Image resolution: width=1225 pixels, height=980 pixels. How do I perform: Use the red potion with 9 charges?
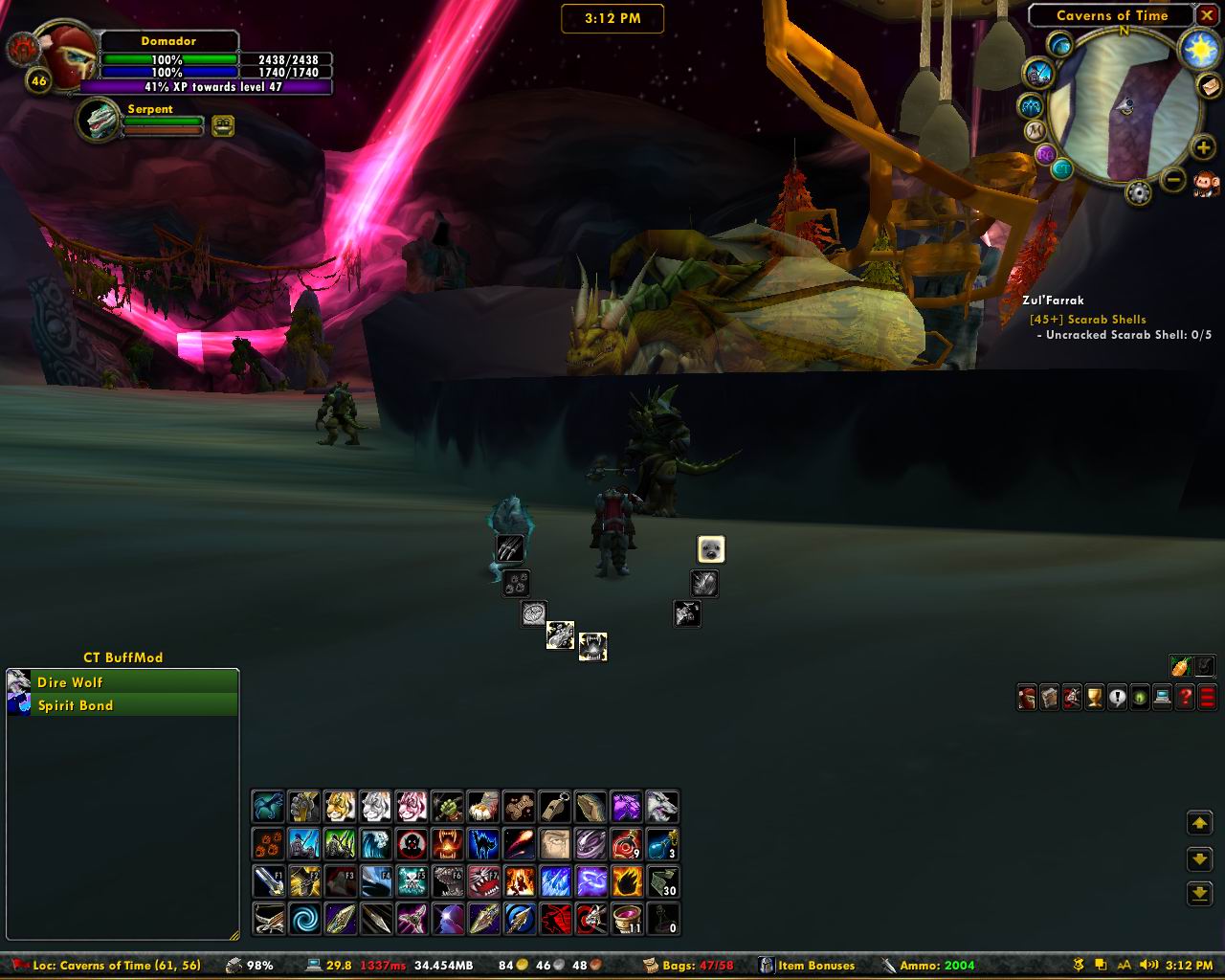[x=626, y=844]
